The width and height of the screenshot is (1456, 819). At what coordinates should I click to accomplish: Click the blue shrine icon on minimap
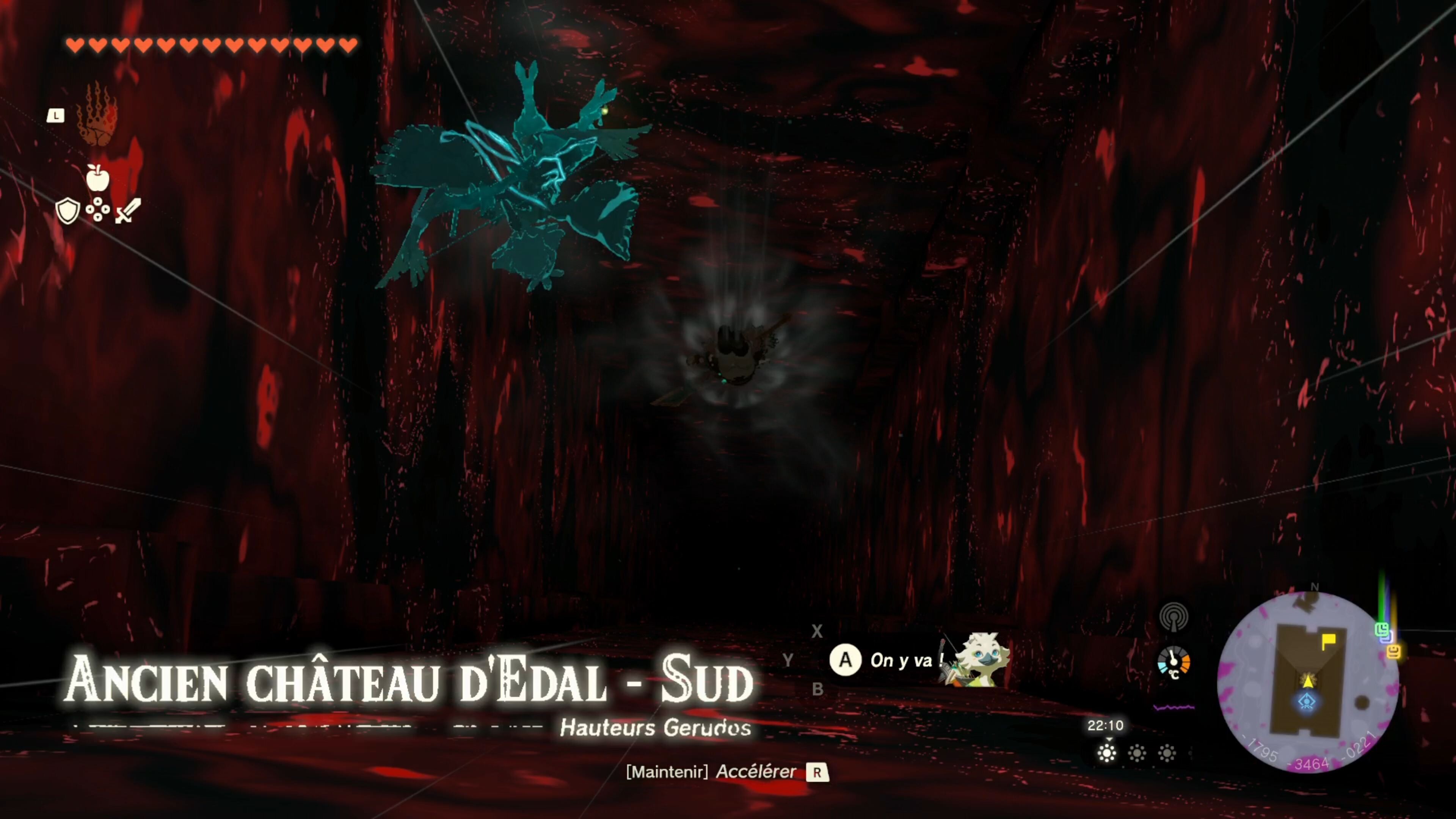[x=1307, y=702]
